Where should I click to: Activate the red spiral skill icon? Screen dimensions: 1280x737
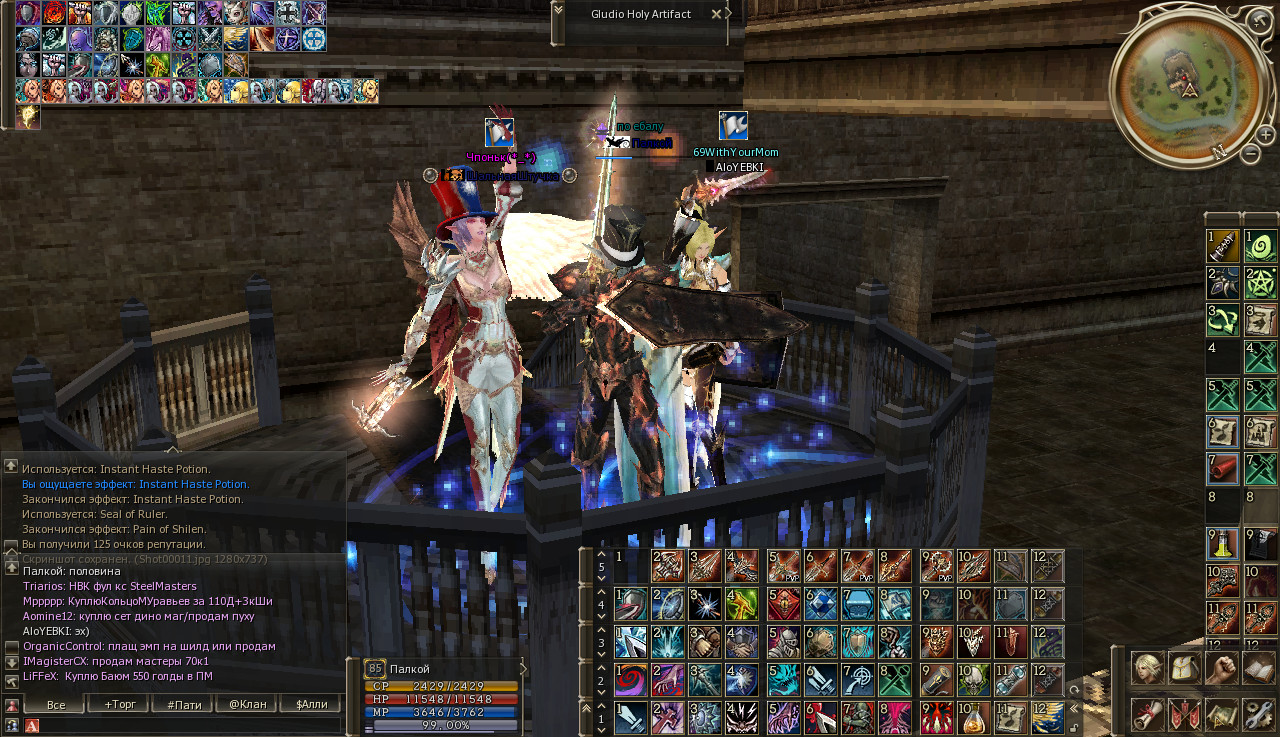tap(631, 680)
